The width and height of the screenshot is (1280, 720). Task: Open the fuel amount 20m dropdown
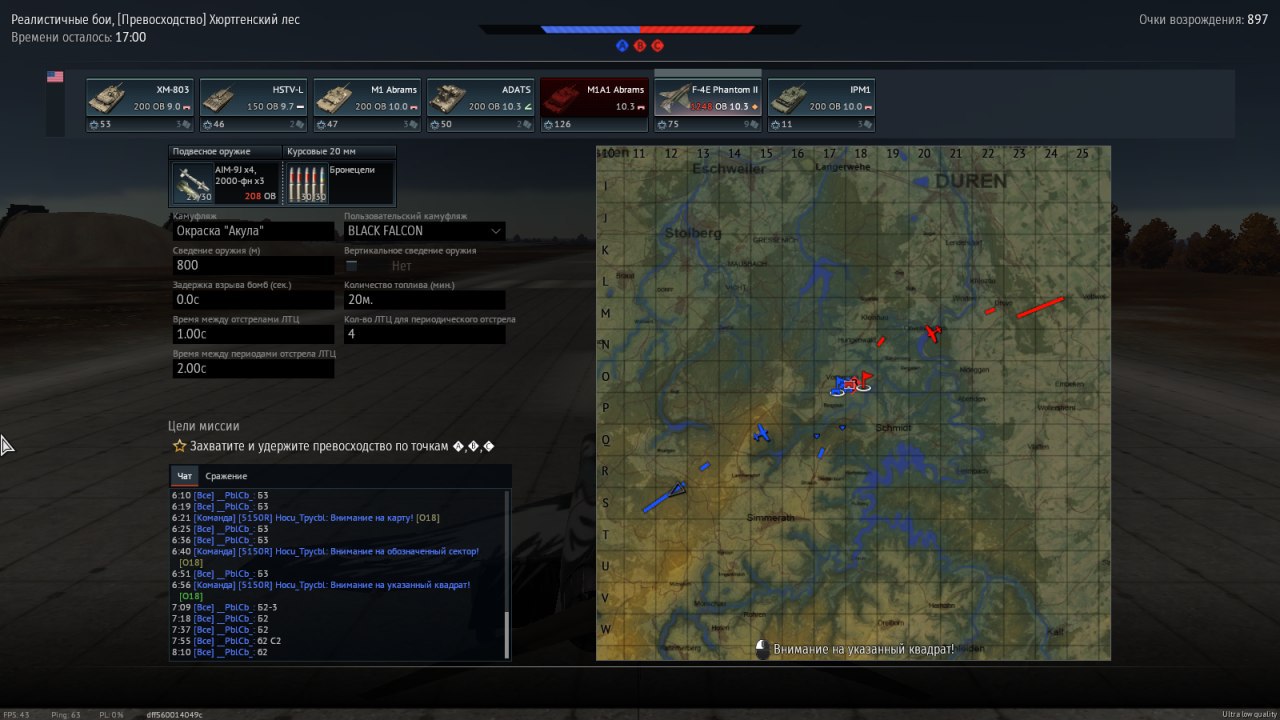pyautogui.click(x=424, y=299)
